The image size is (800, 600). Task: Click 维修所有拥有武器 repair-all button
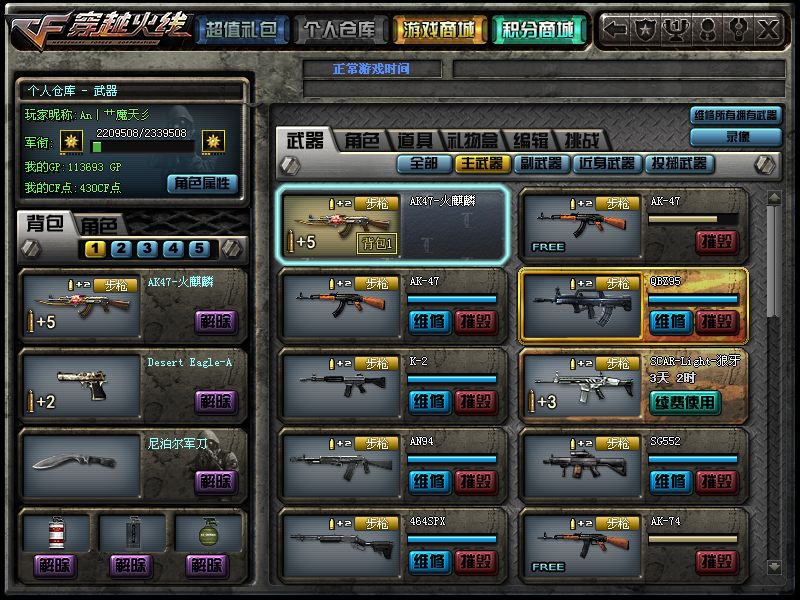pyautogui.click(x=736, y=115)
